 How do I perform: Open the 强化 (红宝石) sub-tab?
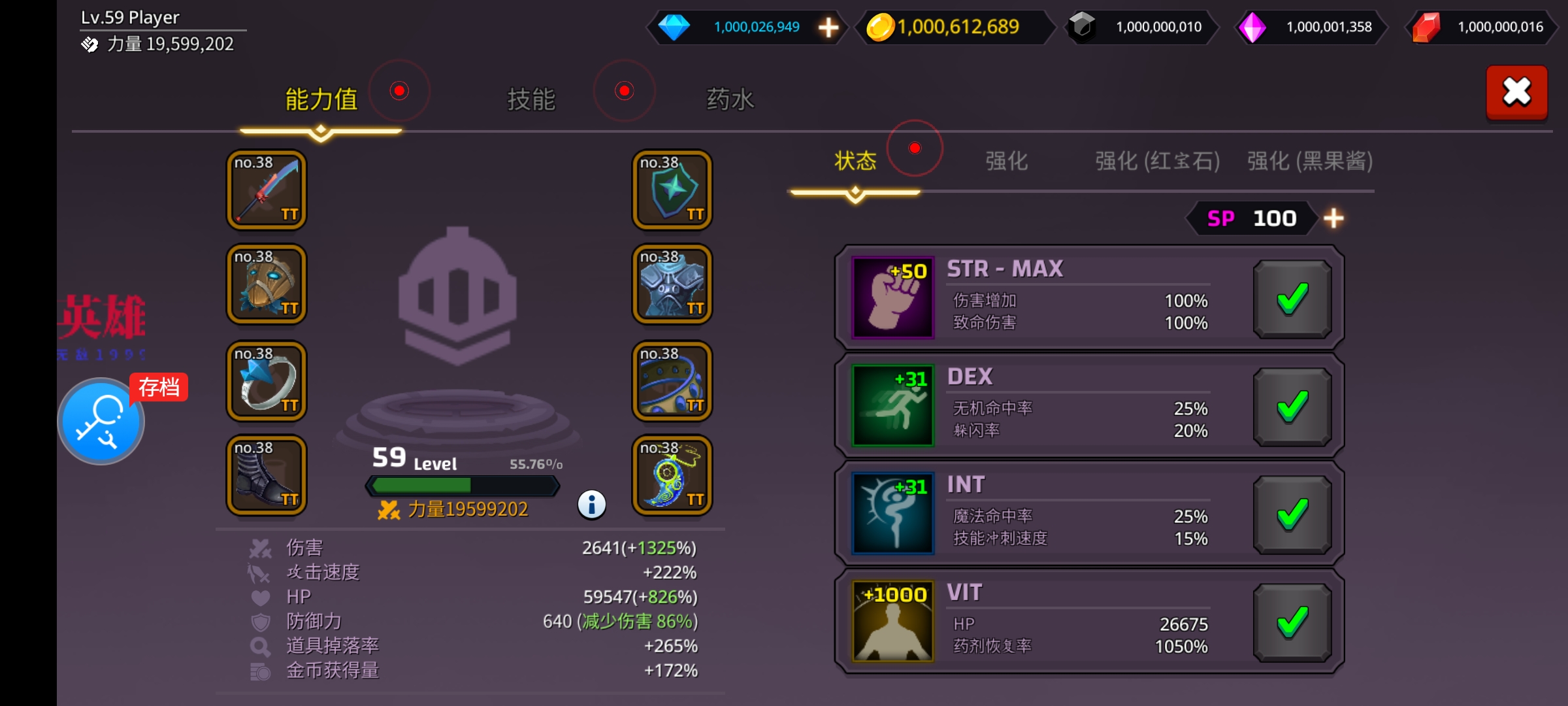(x=1157, y=161)
